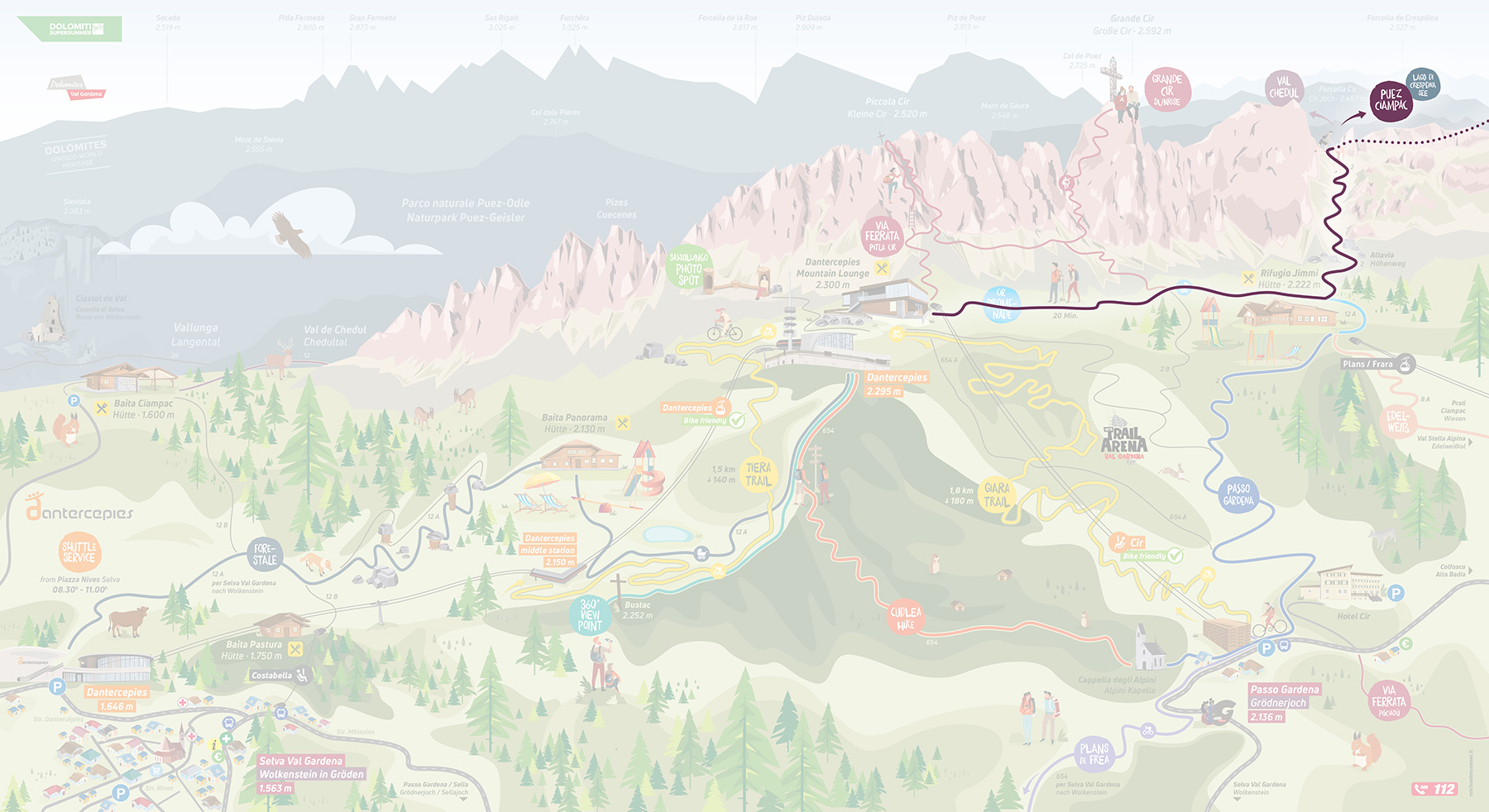The image size is (1489, 812).
Task: Open the Via Ferrata Pitla Cir marker
Action: coord(882,236)
